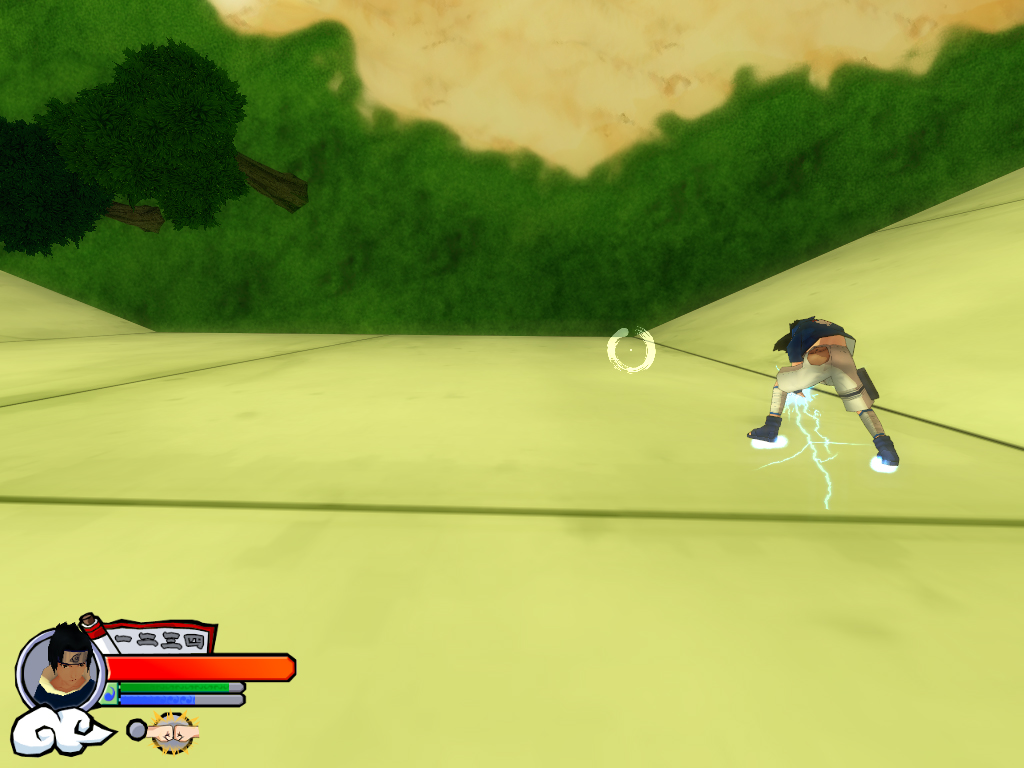Image resolution: width=1024 pixels, height=768 pixels.
Task: Select the small gray orb slot
Action: pos(136,730)
